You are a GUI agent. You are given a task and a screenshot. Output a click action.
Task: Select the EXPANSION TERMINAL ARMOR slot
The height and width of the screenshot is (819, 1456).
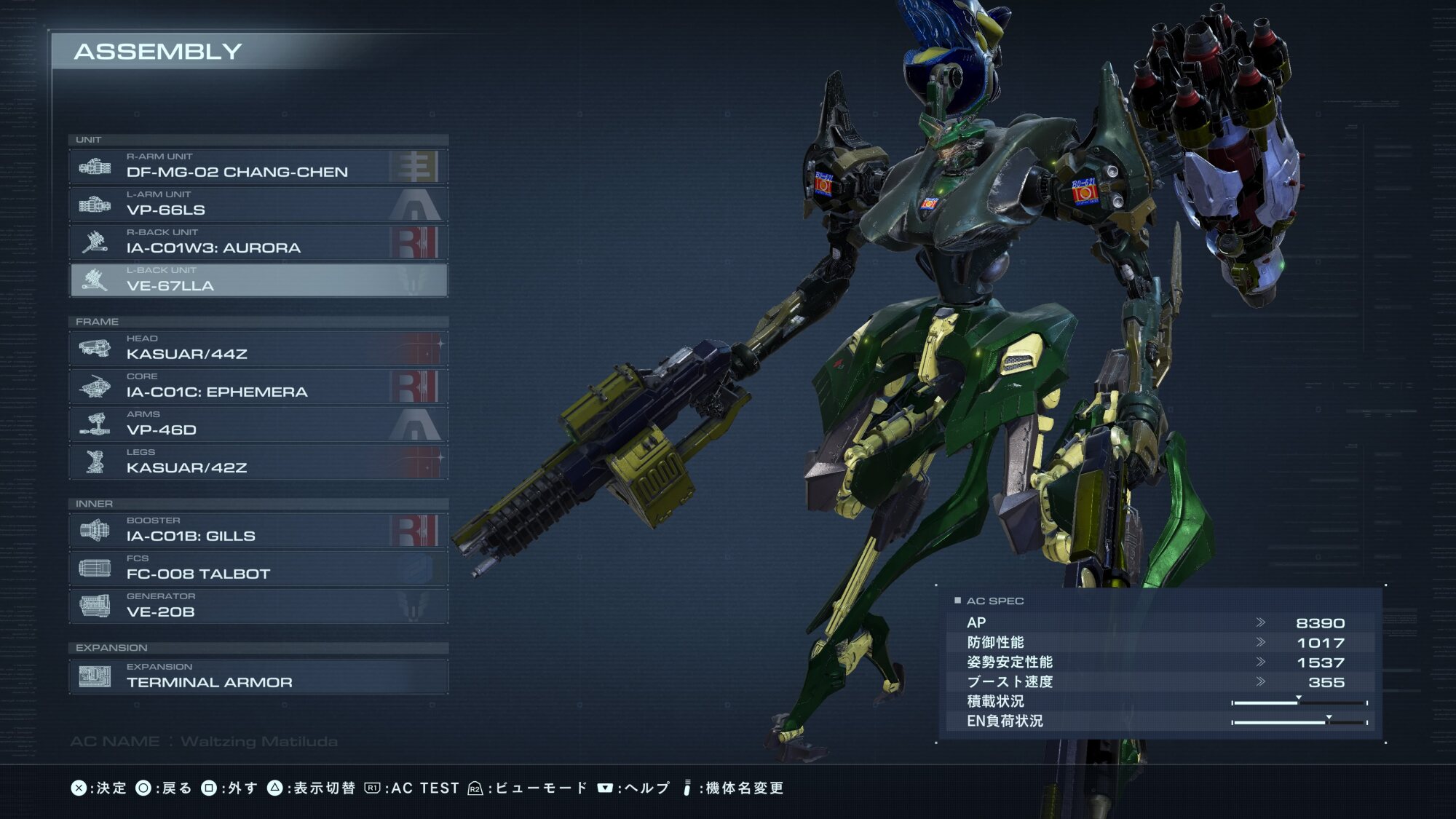pos(258,677)
